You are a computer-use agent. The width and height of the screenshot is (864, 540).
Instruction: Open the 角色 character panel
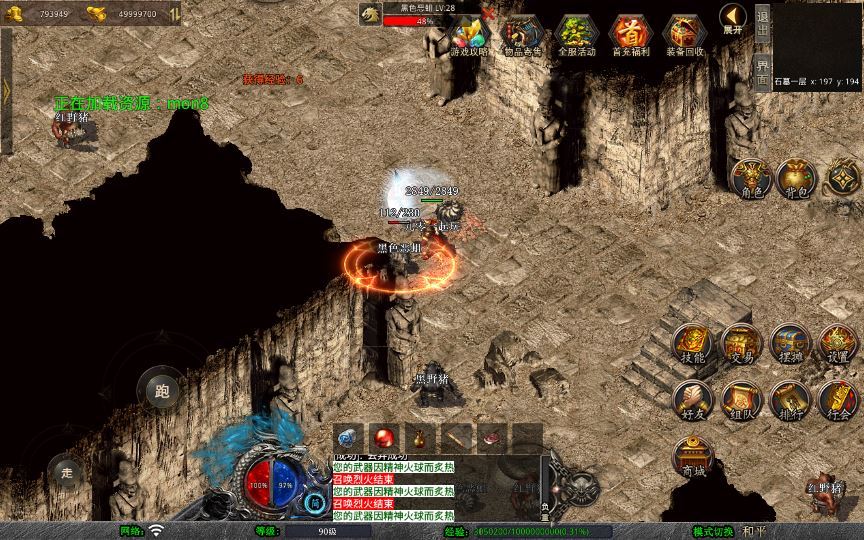pyautogui.click(x=750, y=178)
